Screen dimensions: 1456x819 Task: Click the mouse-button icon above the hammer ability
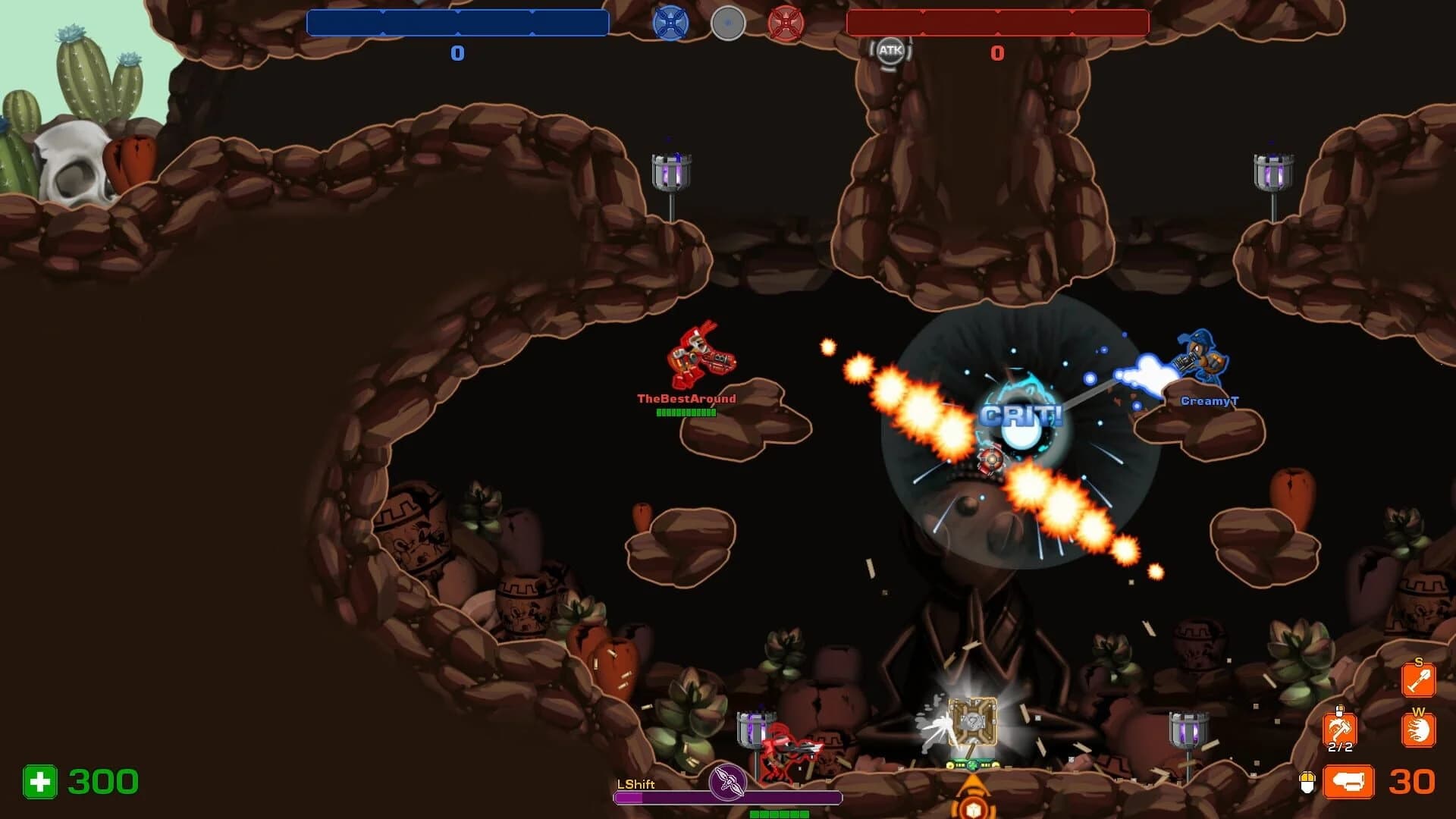[x=1339, y=711]
